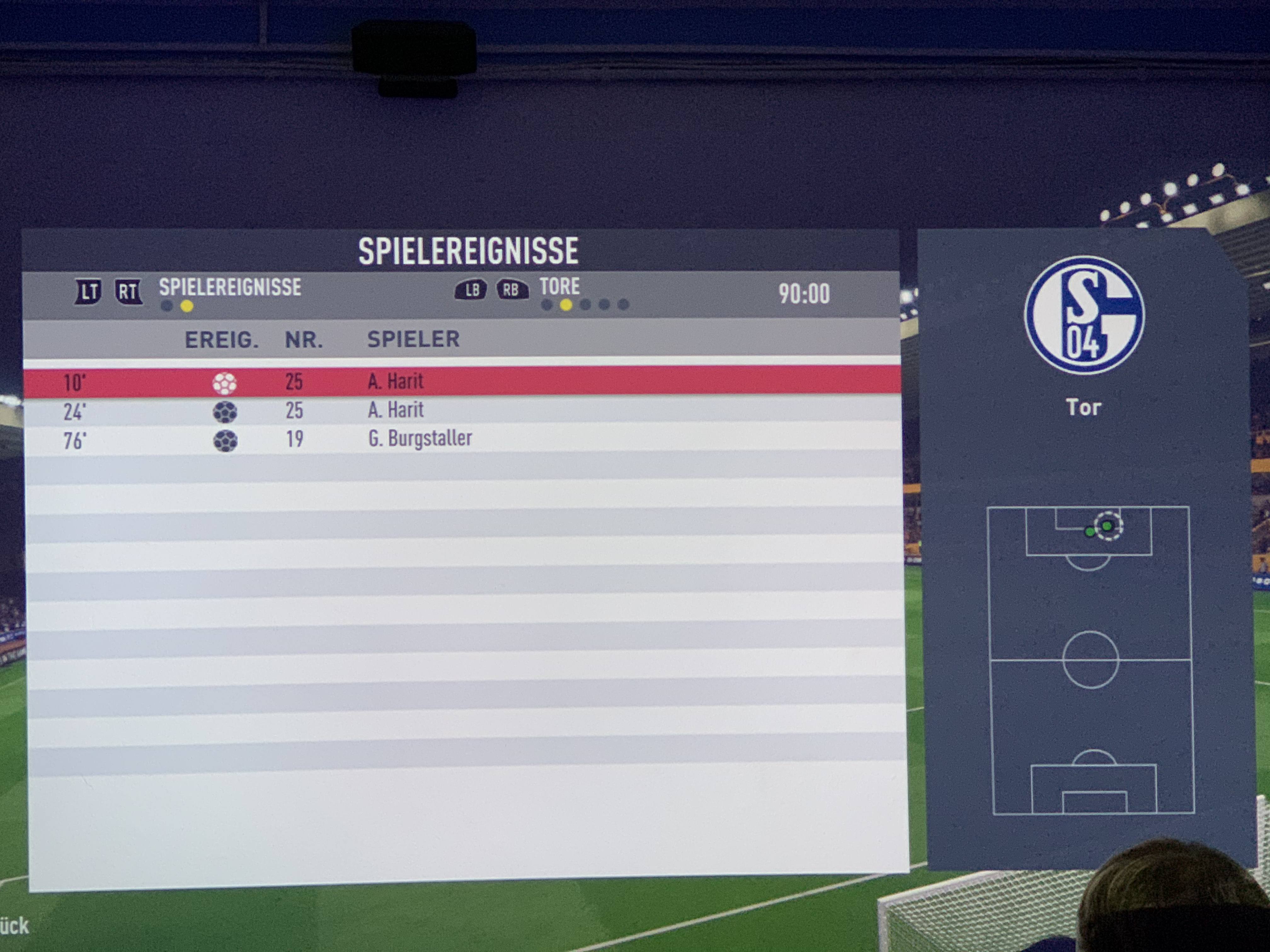Click the Schalke 04 club crest
Screen dimensions: 1270x952
tap(1084, 315)
